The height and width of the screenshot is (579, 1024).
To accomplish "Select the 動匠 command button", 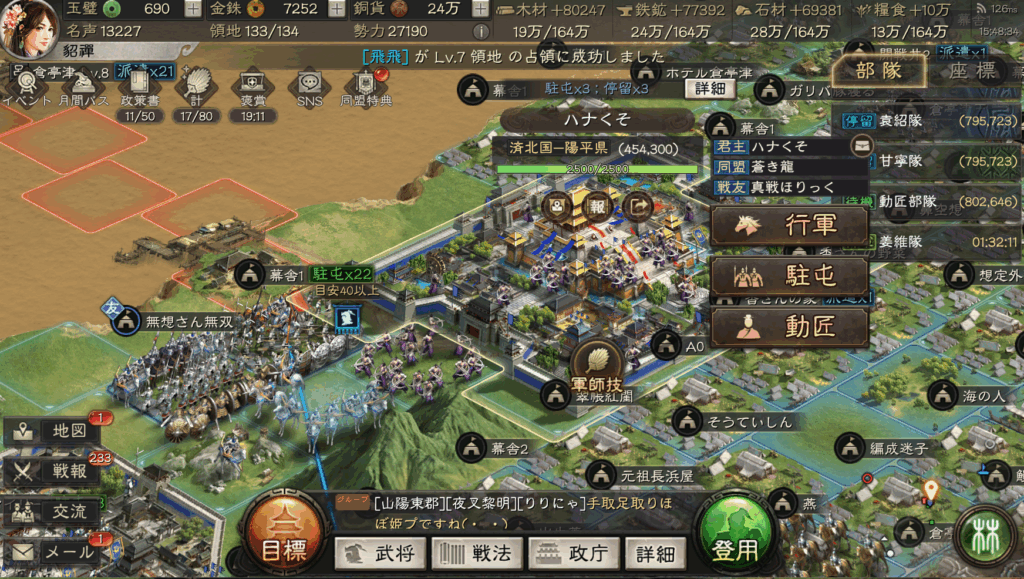I will (x=789, y=327).
